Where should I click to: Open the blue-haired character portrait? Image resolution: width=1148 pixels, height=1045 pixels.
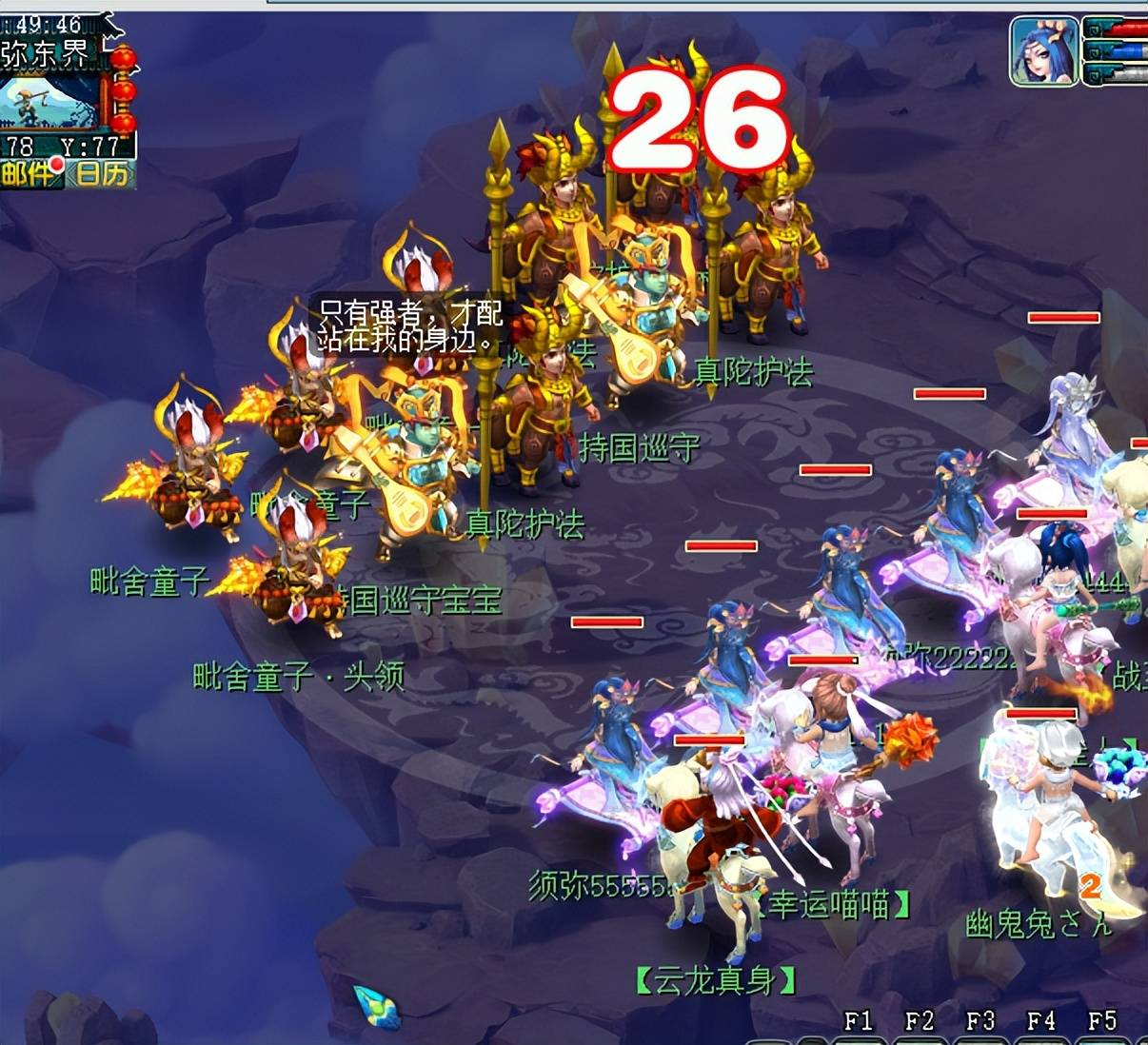[1044, 51]
